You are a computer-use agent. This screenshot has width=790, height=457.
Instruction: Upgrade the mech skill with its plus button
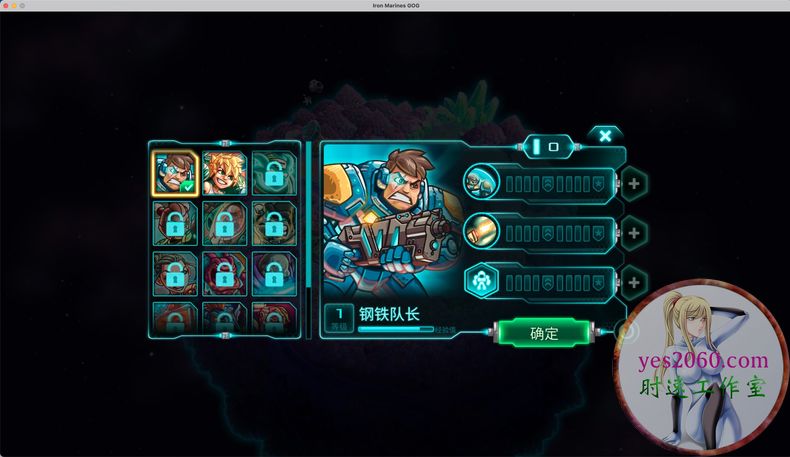(x=633, y=283)
